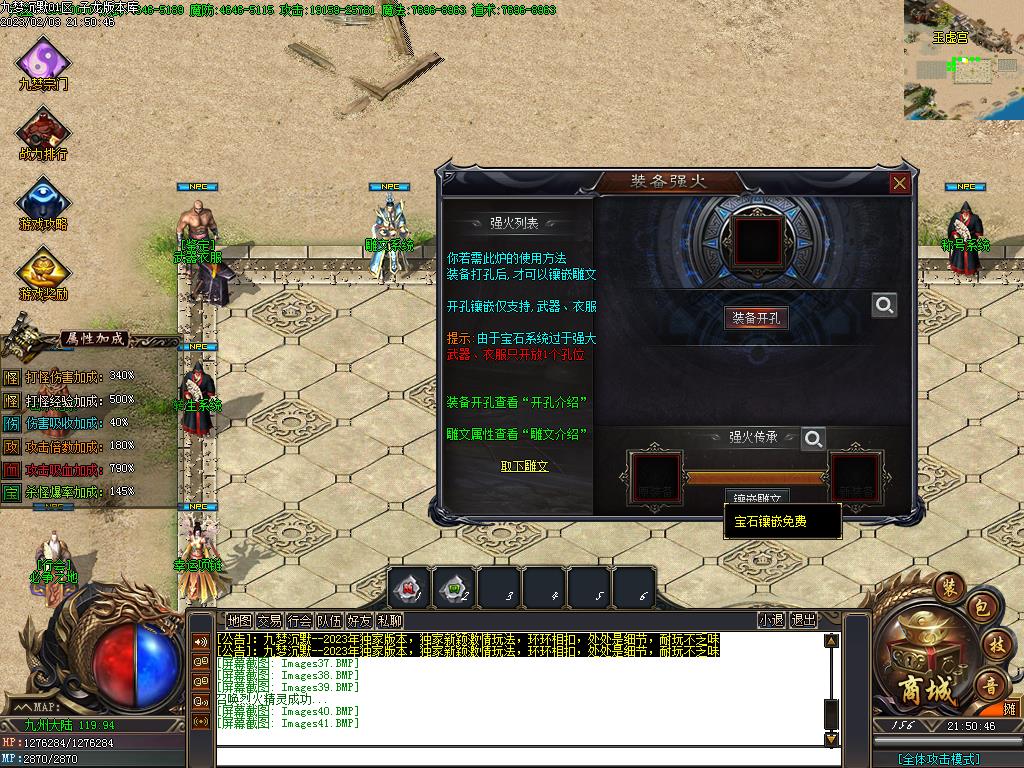Open the 好友 friends tab
The height and width of the screenshot is (768, 1024).
(360, 620)
